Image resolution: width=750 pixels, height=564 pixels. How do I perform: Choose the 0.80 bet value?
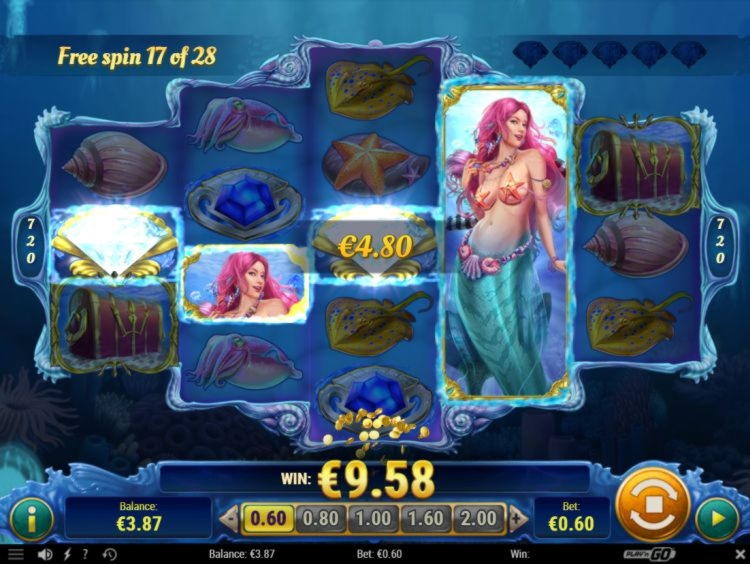click(x=320, y=518)
